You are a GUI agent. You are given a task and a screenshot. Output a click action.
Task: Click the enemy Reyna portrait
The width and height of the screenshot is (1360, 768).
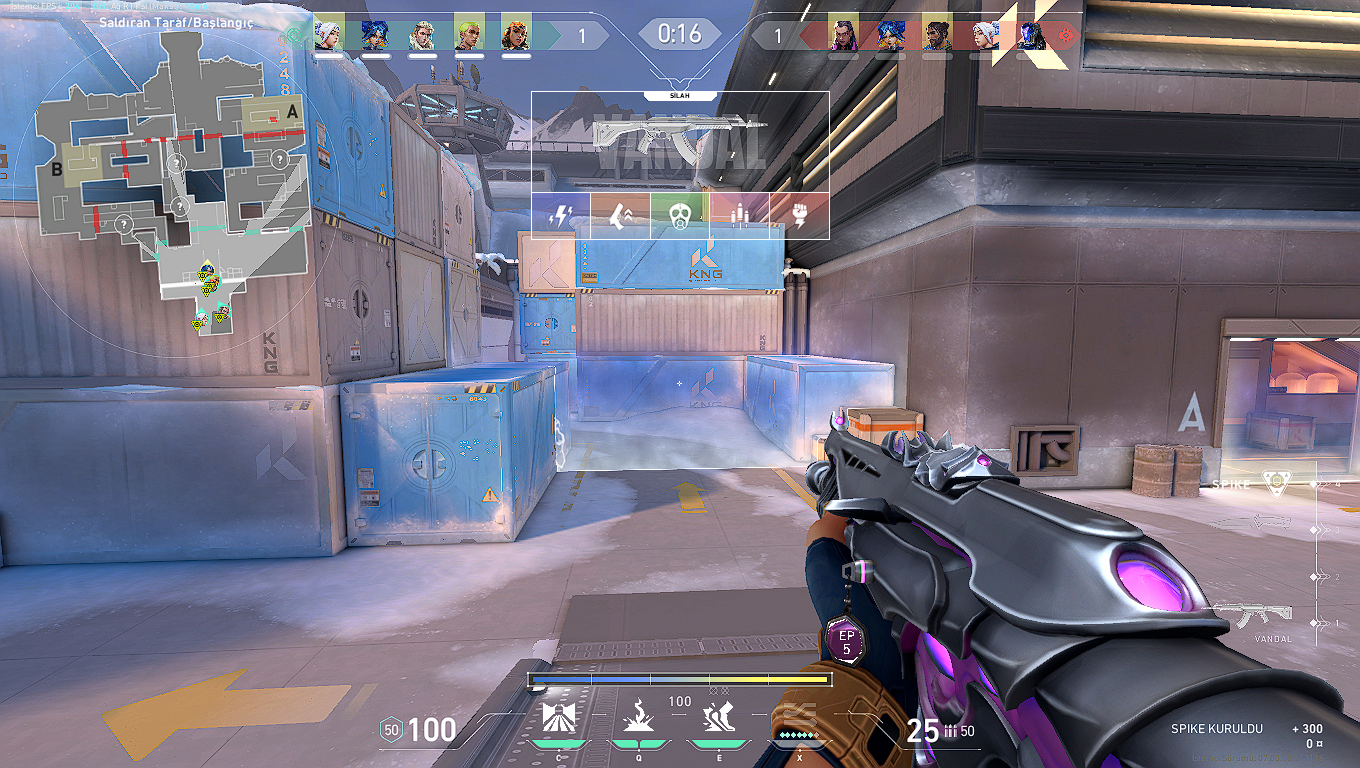pos(843,36)
